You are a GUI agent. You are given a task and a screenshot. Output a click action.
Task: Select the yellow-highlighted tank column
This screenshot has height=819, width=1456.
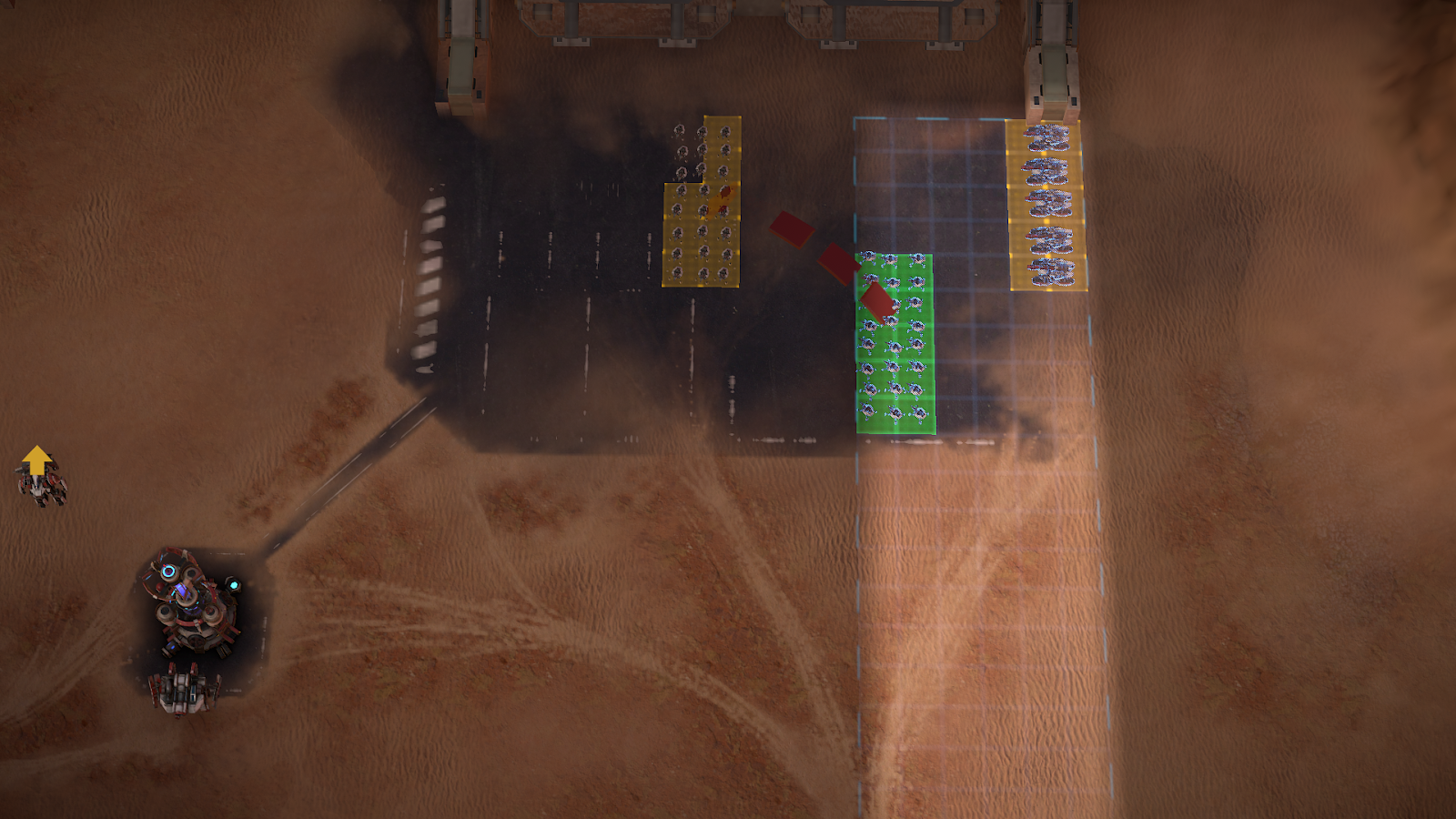pos(1046,205)
